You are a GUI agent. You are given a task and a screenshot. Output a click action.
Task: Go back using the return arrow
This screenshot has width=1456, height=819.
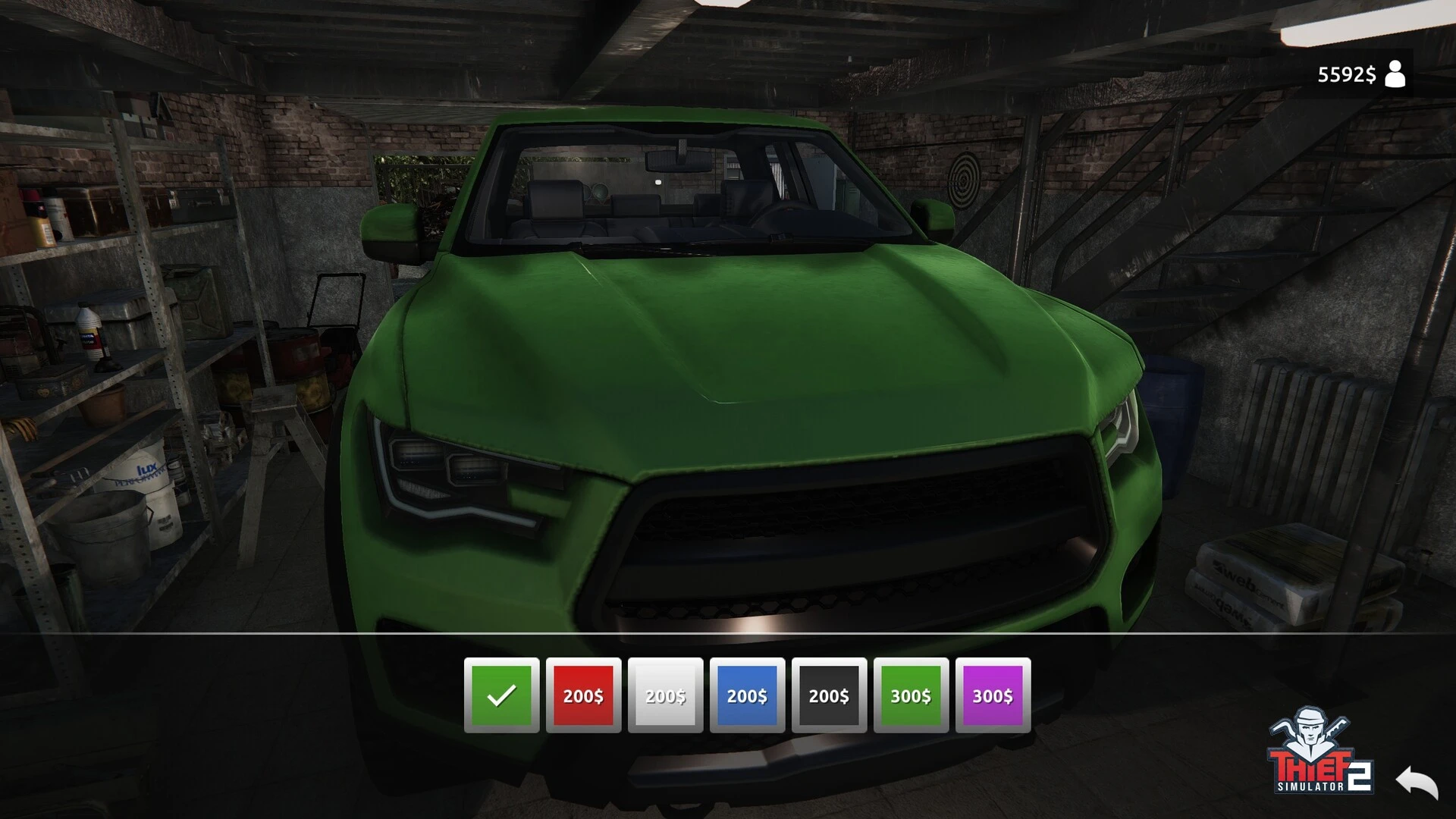(1416, 781)
